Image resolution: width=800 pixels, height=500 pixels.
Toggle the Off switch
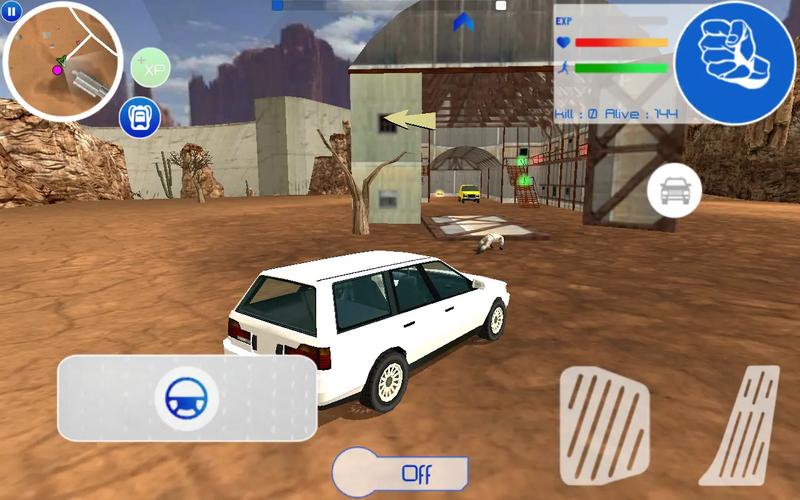pyautogui.click(x=402, y=471)
